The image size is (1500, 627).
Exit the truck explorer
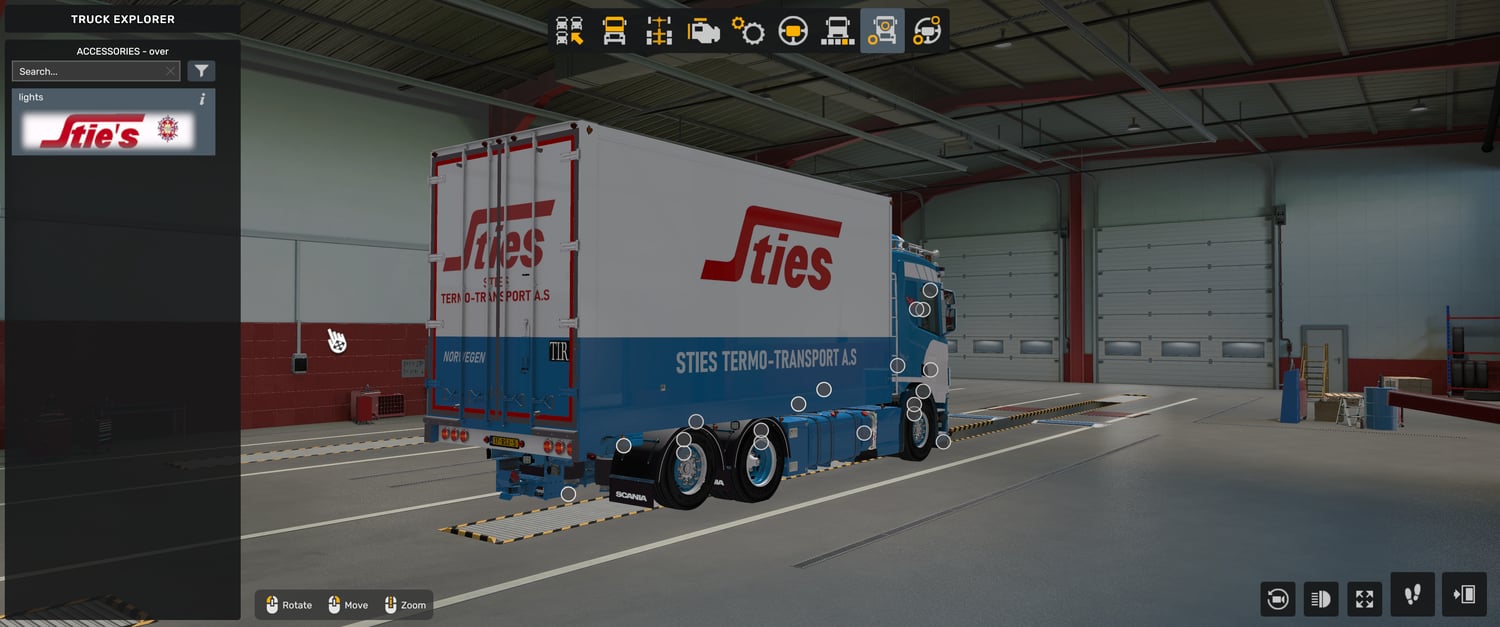click(1464, 595)
